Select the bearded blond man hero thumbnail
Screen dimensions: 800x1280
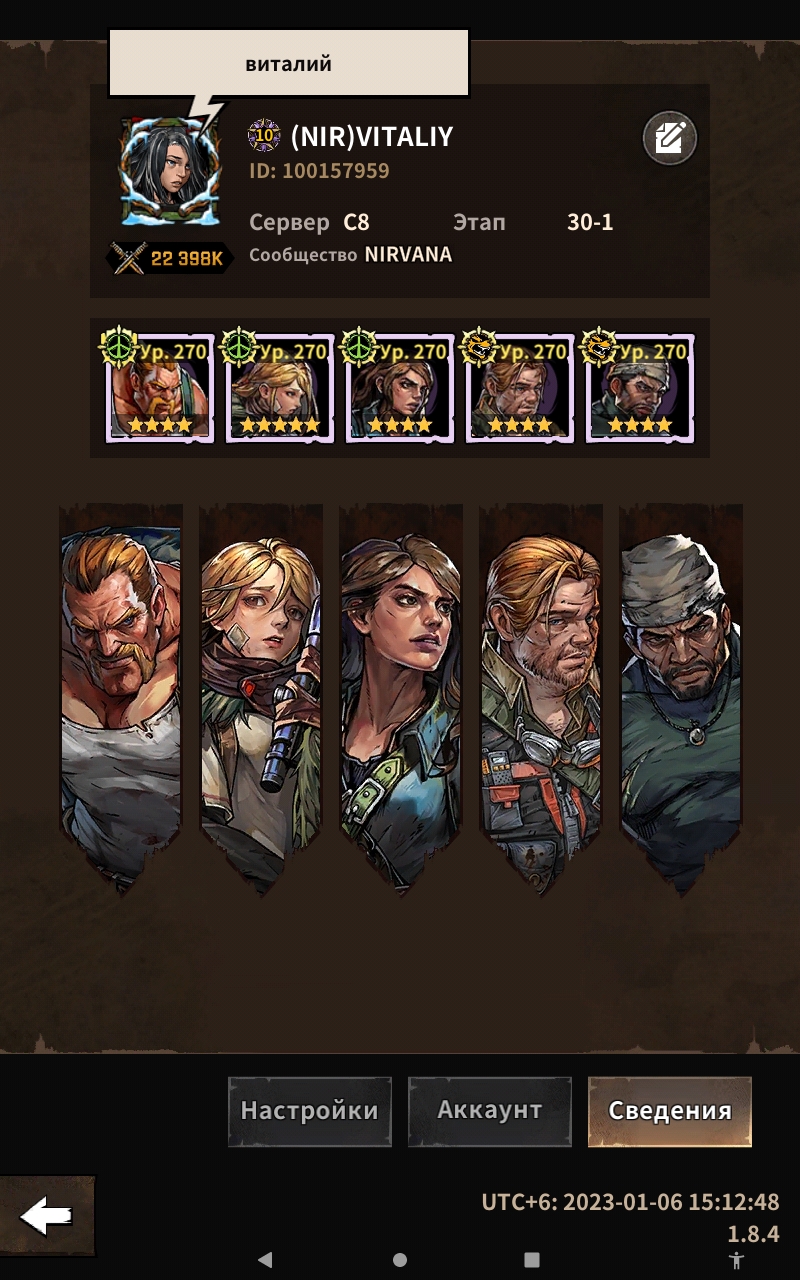(520, 389)
